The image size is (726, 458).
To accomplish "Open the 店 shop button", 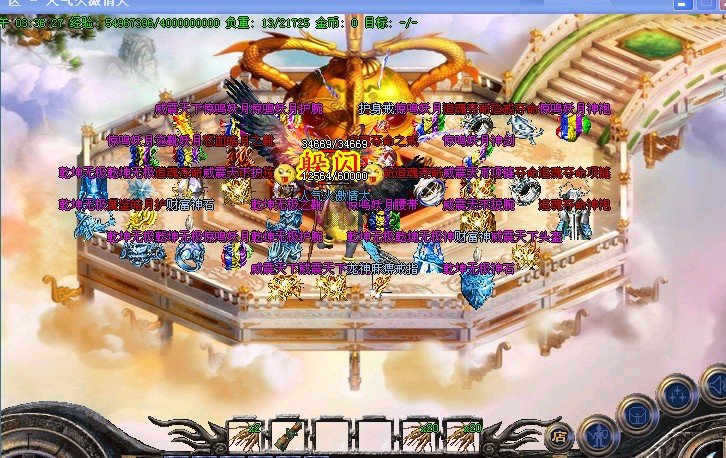I will tap(559, 436).
